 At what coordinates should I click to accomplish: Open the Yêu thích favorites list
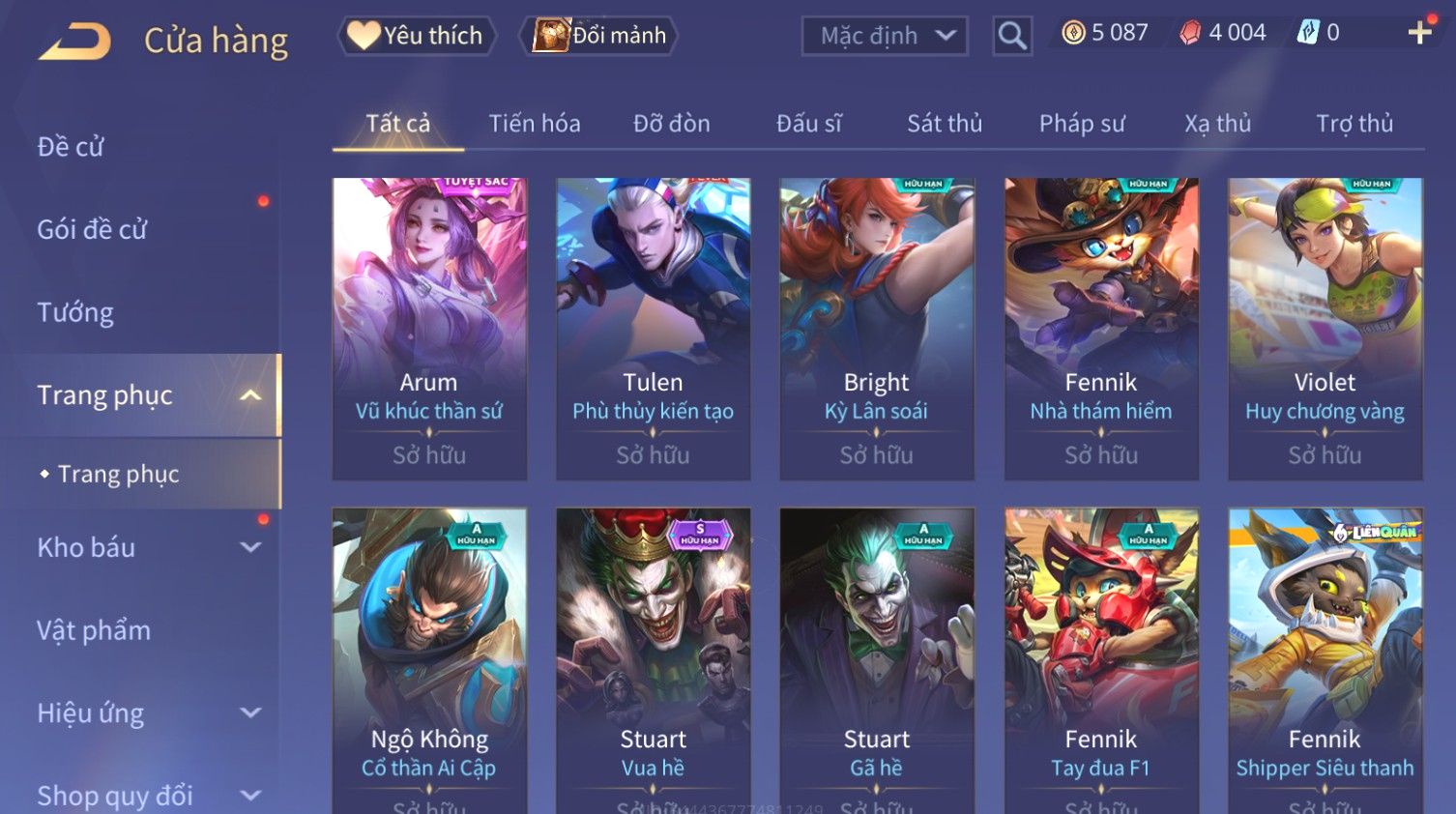[417, 36]
